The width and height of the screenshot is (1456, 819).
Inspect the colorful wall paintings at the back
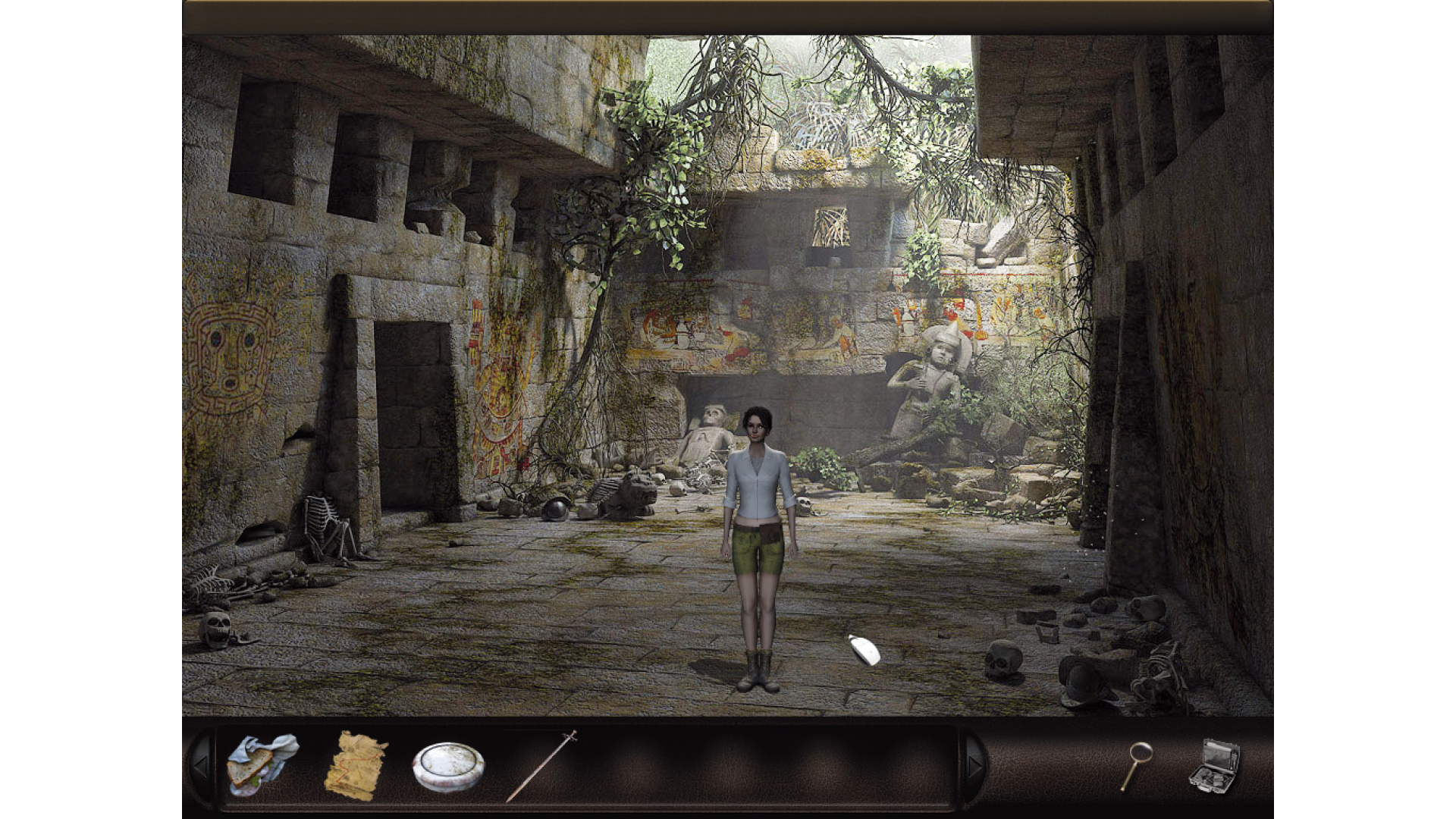click(758, 334)
